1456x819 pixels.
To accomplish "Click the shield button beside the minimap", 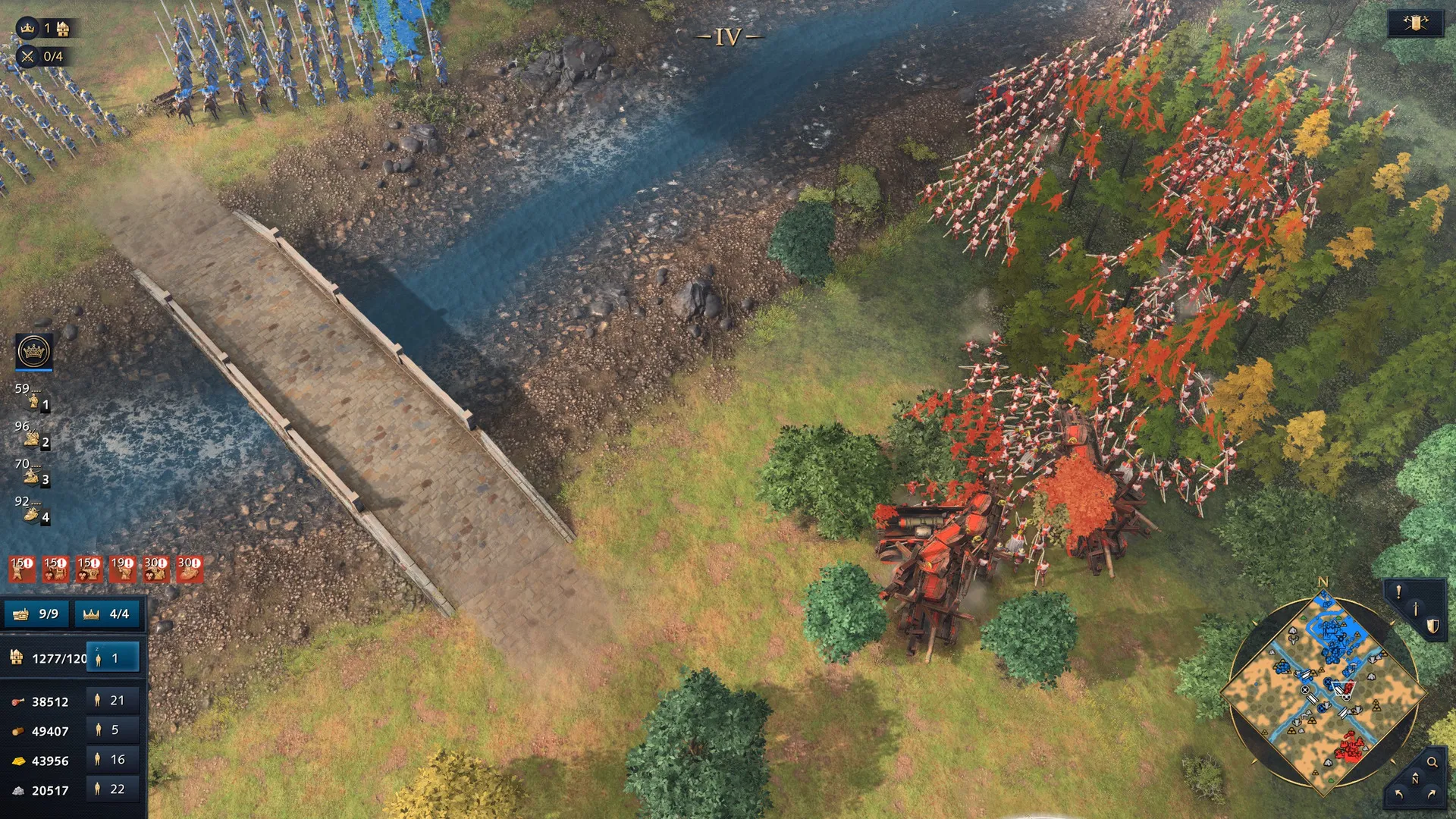I will [1432, 626].
